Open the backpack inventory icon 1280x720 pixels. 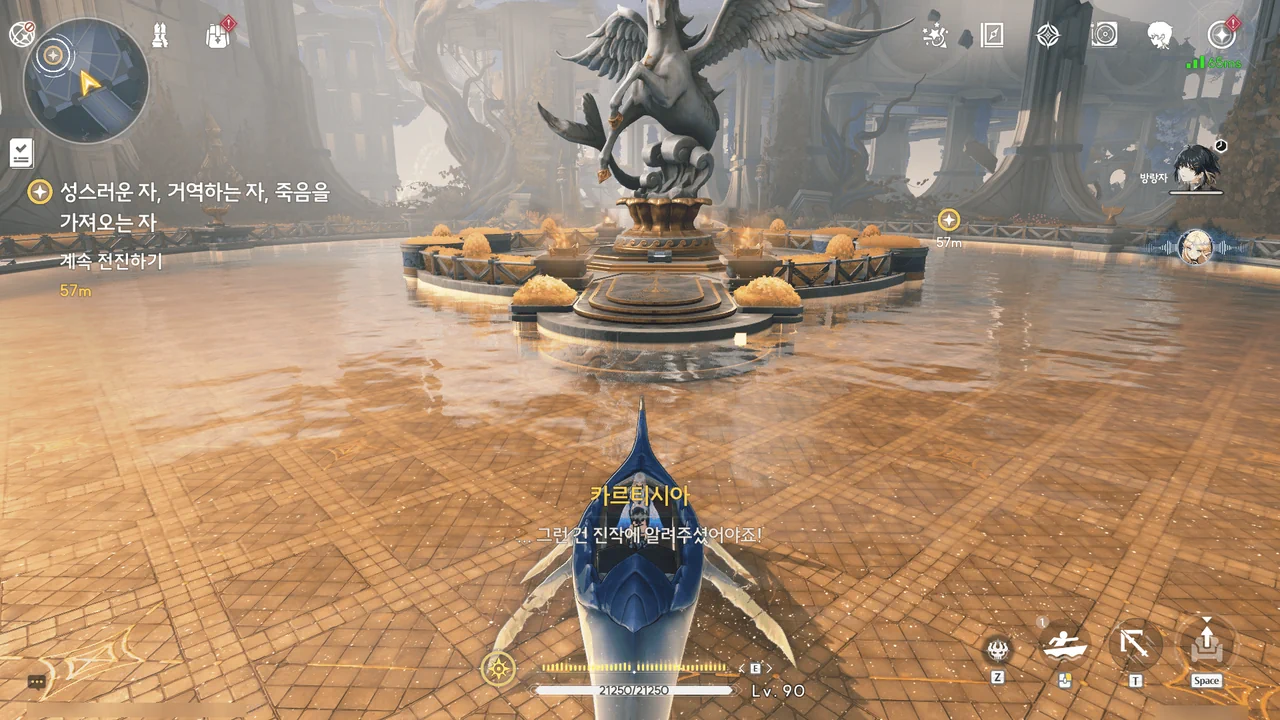(x=218, y=36)
